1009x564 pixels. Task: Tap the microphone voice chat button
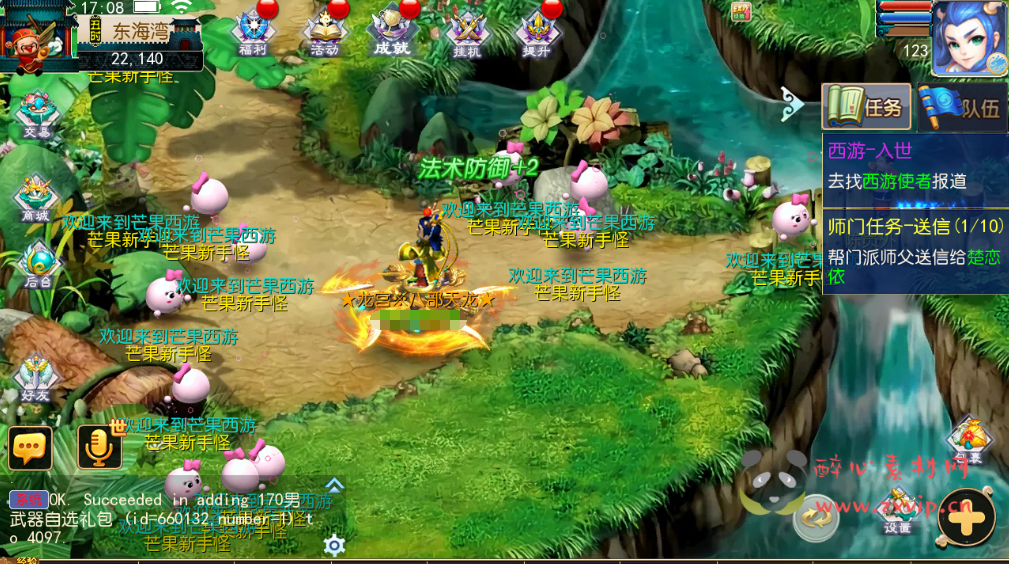tap(99, 447)
